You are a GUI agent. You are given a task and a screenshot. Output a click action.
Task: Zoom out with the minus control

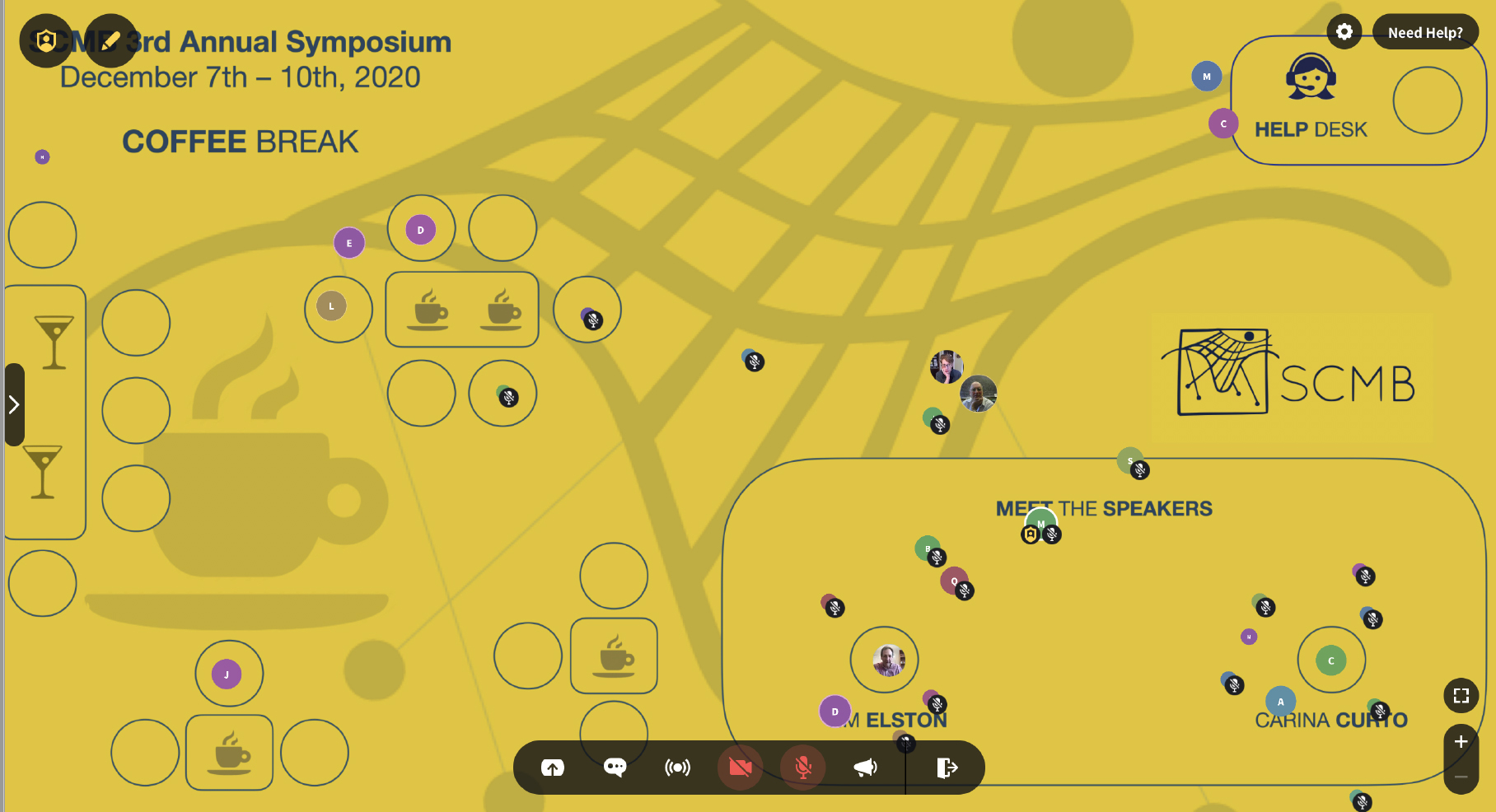[1461, 776]
